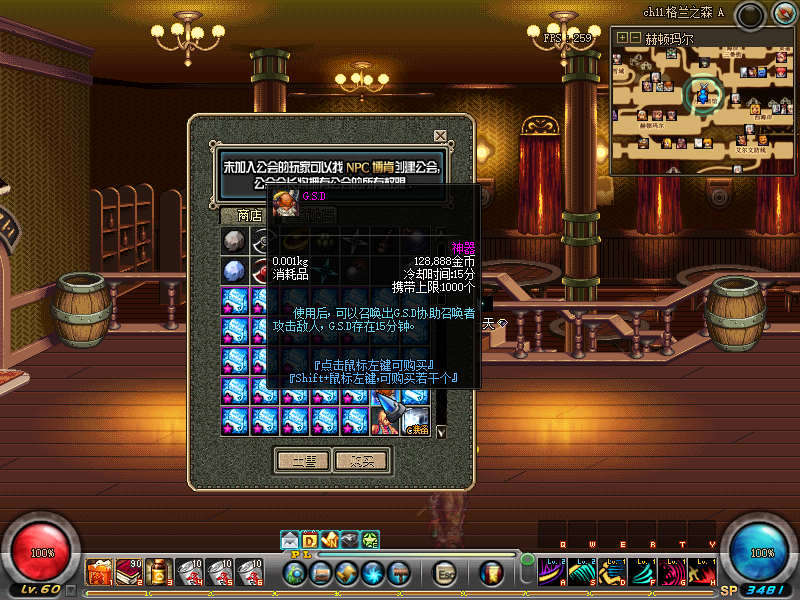
Task: Activate the purple Lv.2 skill on A
Action: click(553, 572)
